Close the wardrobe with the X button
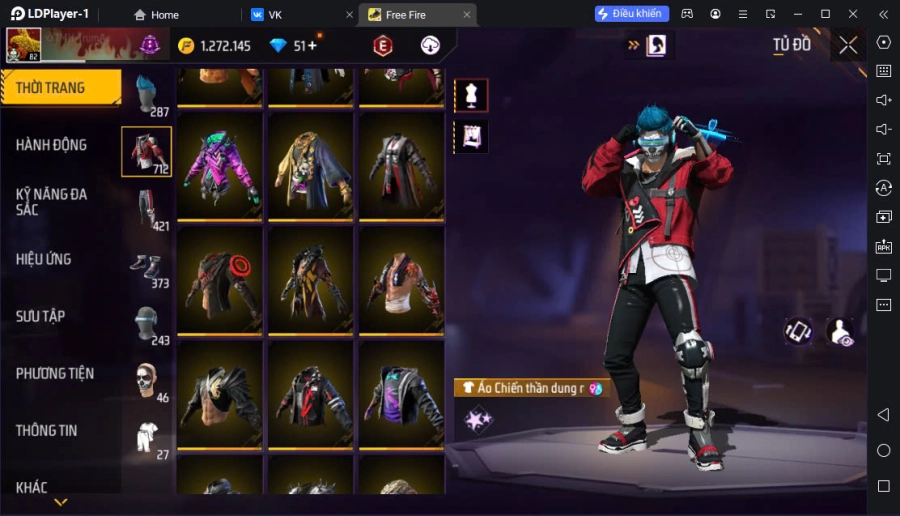The image size is (900, 516). point(848,45)
